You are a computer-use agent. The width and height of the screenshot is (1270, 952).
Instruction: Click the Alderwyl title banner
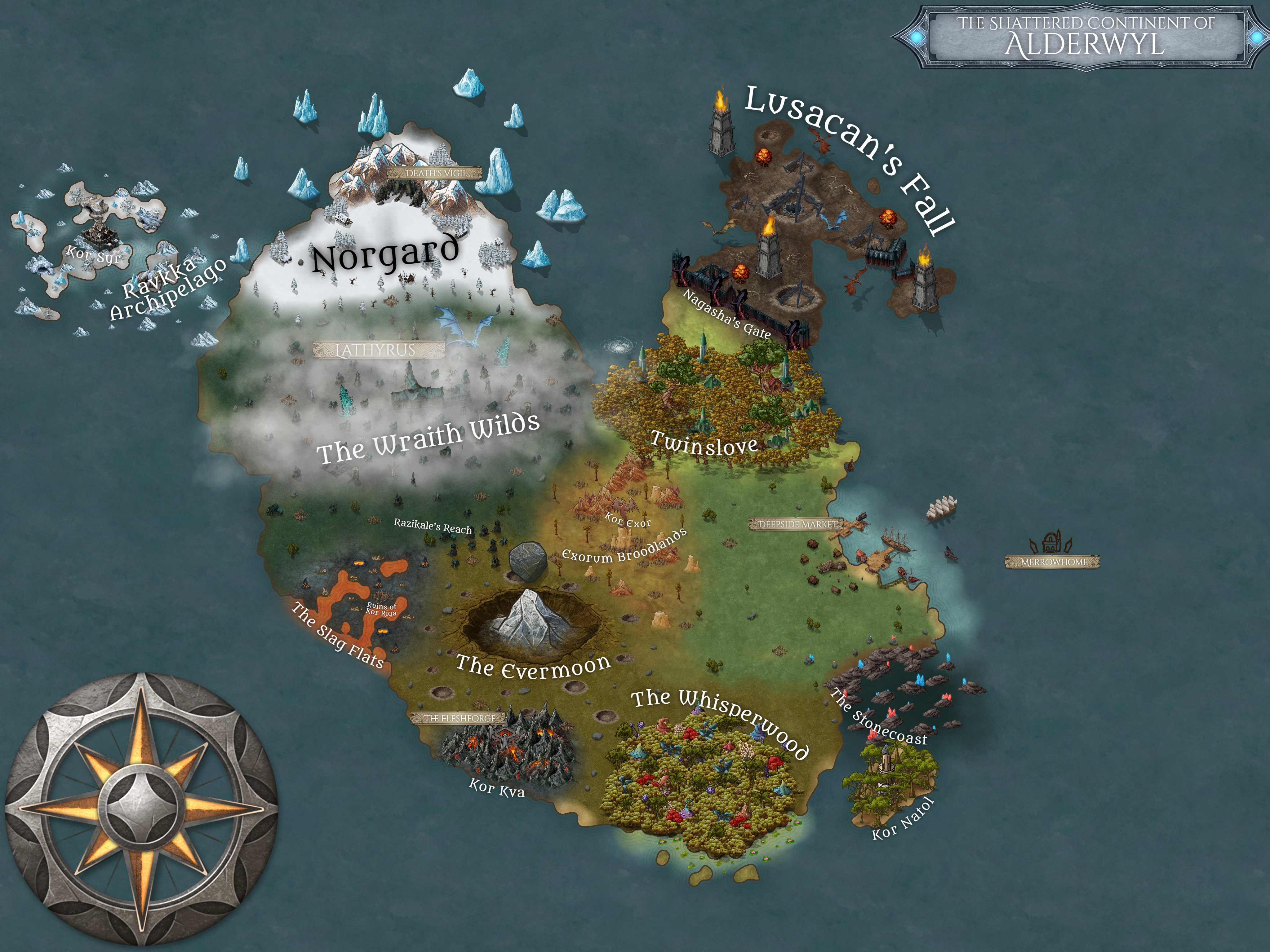pos(1084,37)
